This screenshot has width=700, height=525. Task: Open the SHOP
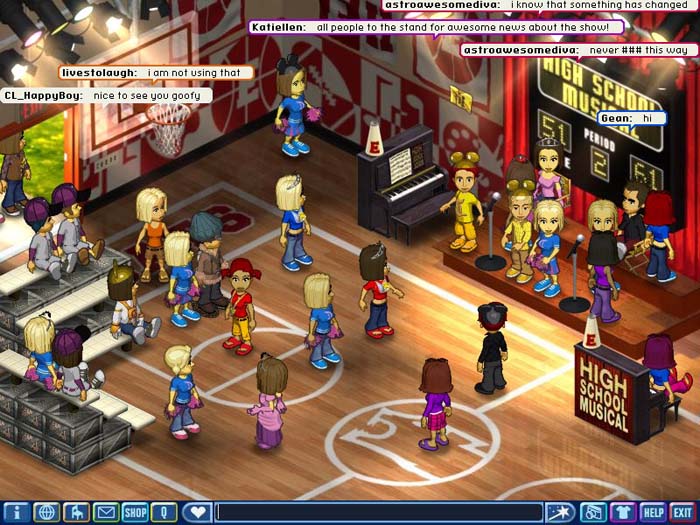coord(135,513)
